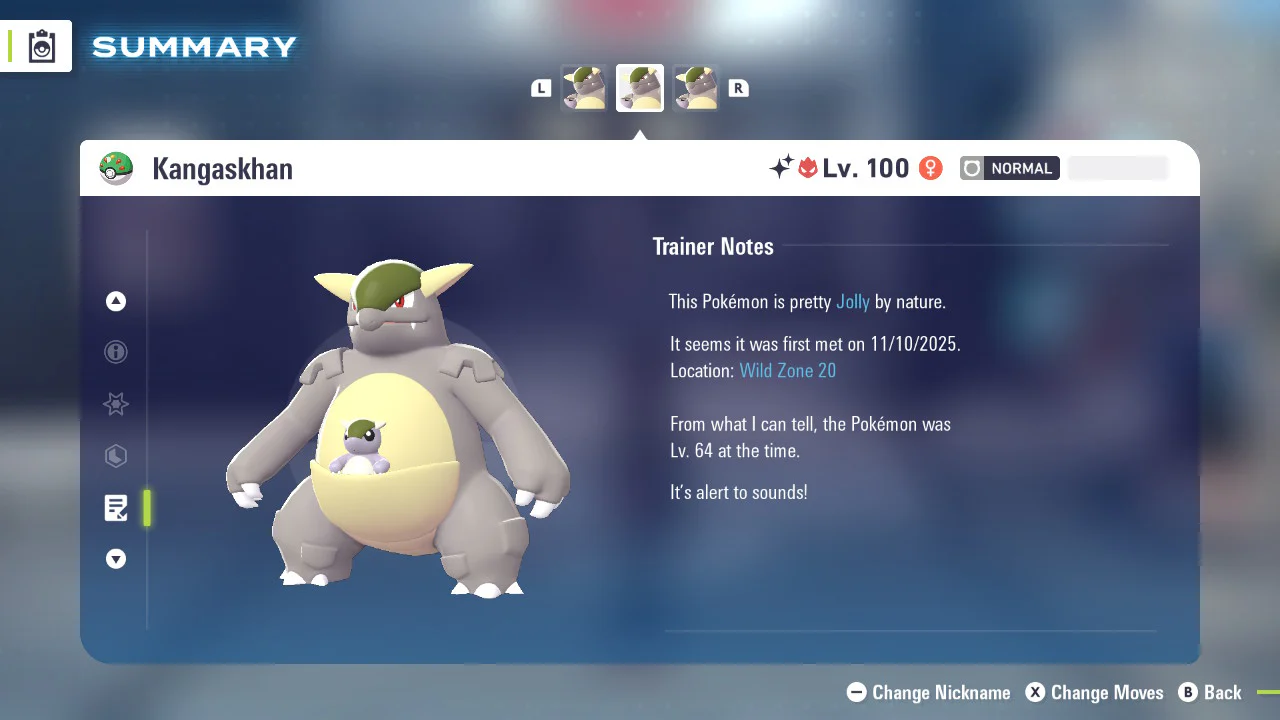Screen dimensions: 1280x720
Task: Select the Trainer Notes page icon
Action: [x=116, y=508]
